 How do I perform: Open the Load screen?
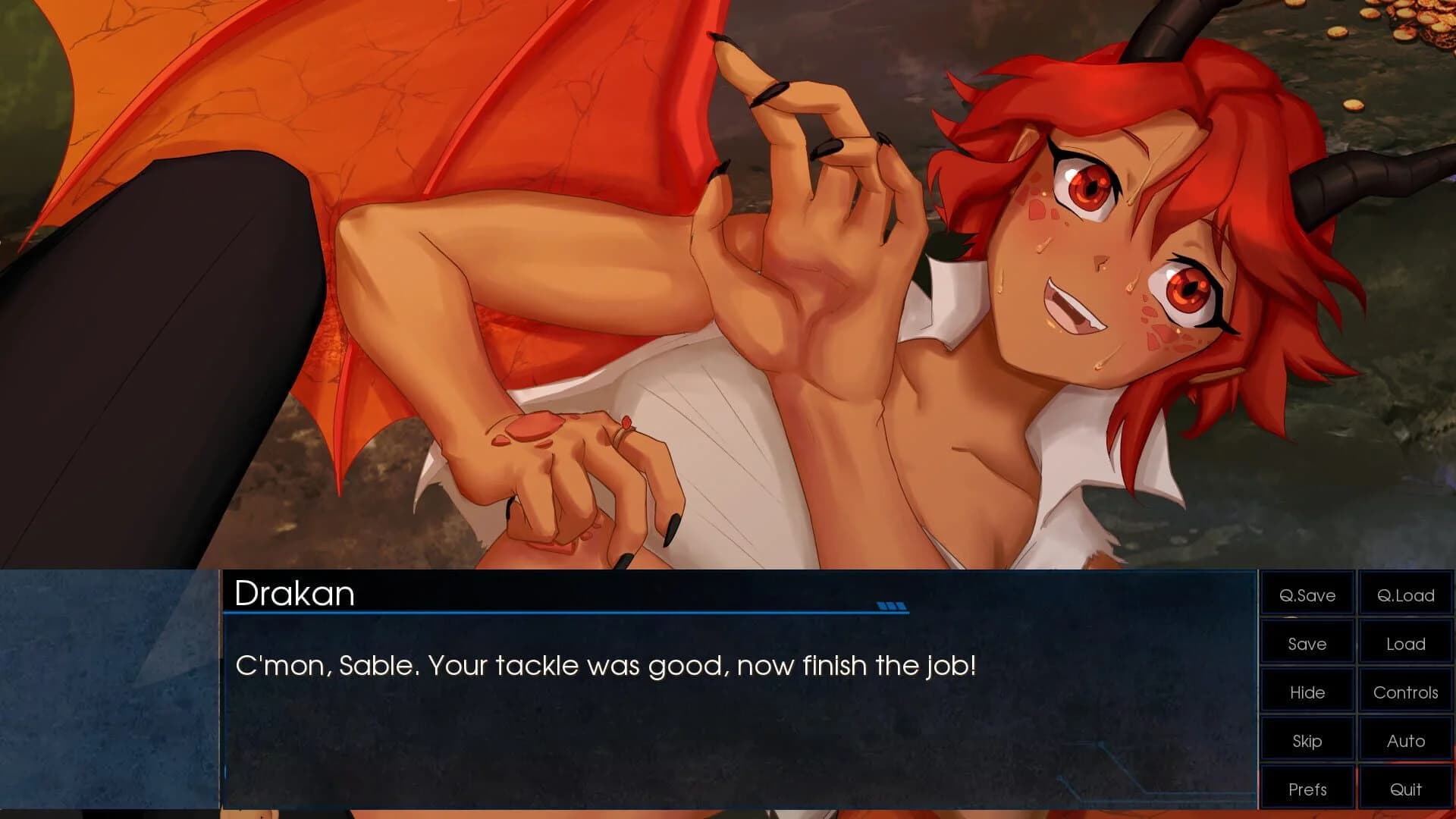[1404, 644]
